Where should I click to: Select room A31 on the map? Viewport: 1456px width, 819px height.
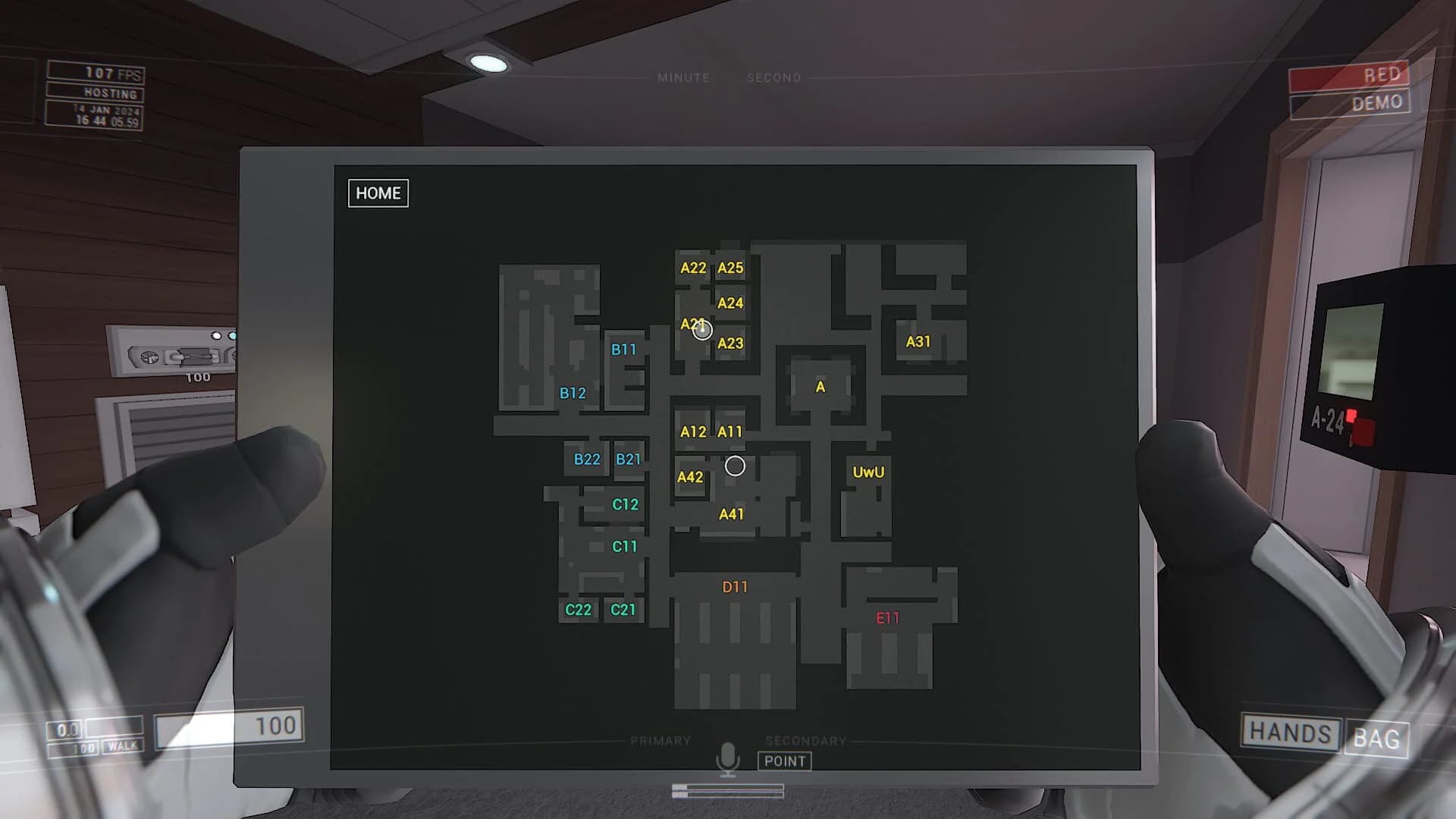point(918,341)
